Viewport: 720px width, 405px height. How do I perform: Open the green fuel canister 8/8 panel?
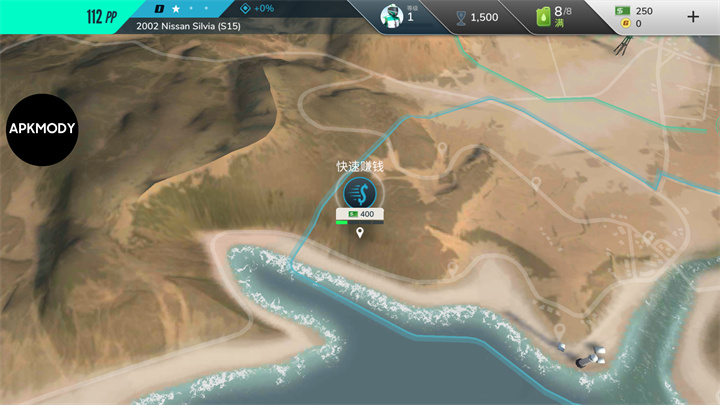pyautogui.click(x=558, y=16)
